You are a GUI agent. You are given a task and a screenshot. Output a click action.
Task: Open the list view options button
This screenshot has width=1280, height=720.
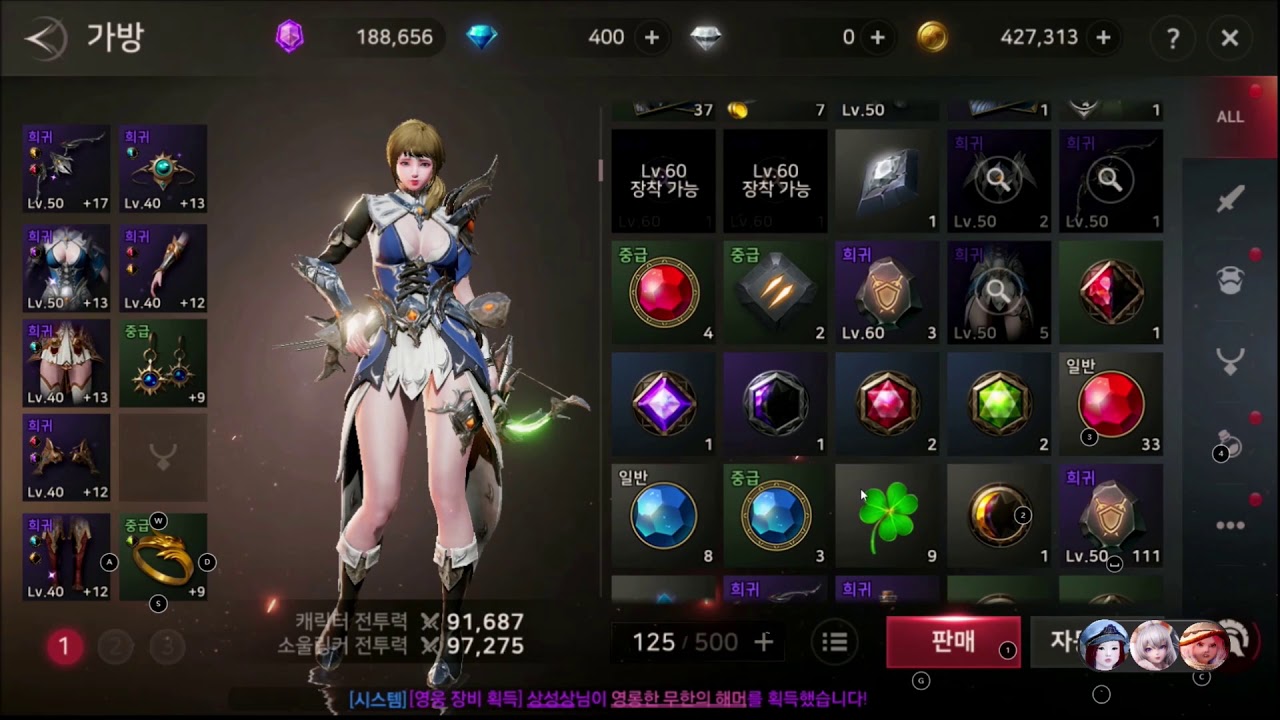(835, 642)
